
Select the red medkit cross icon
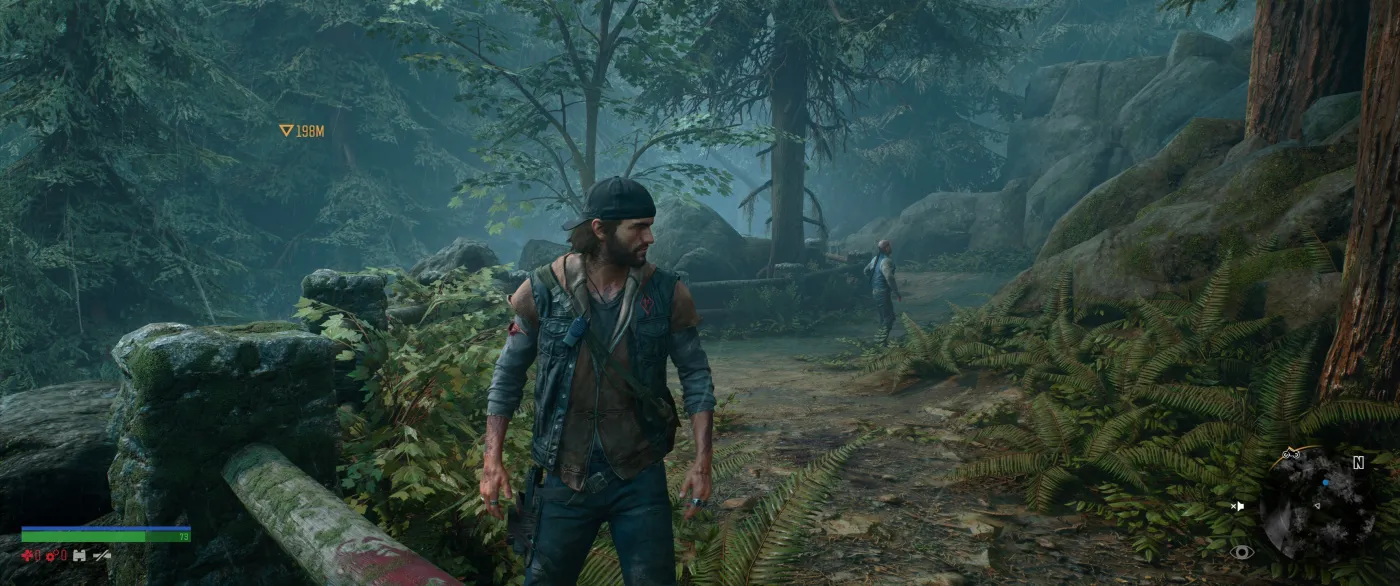point(28,555)
